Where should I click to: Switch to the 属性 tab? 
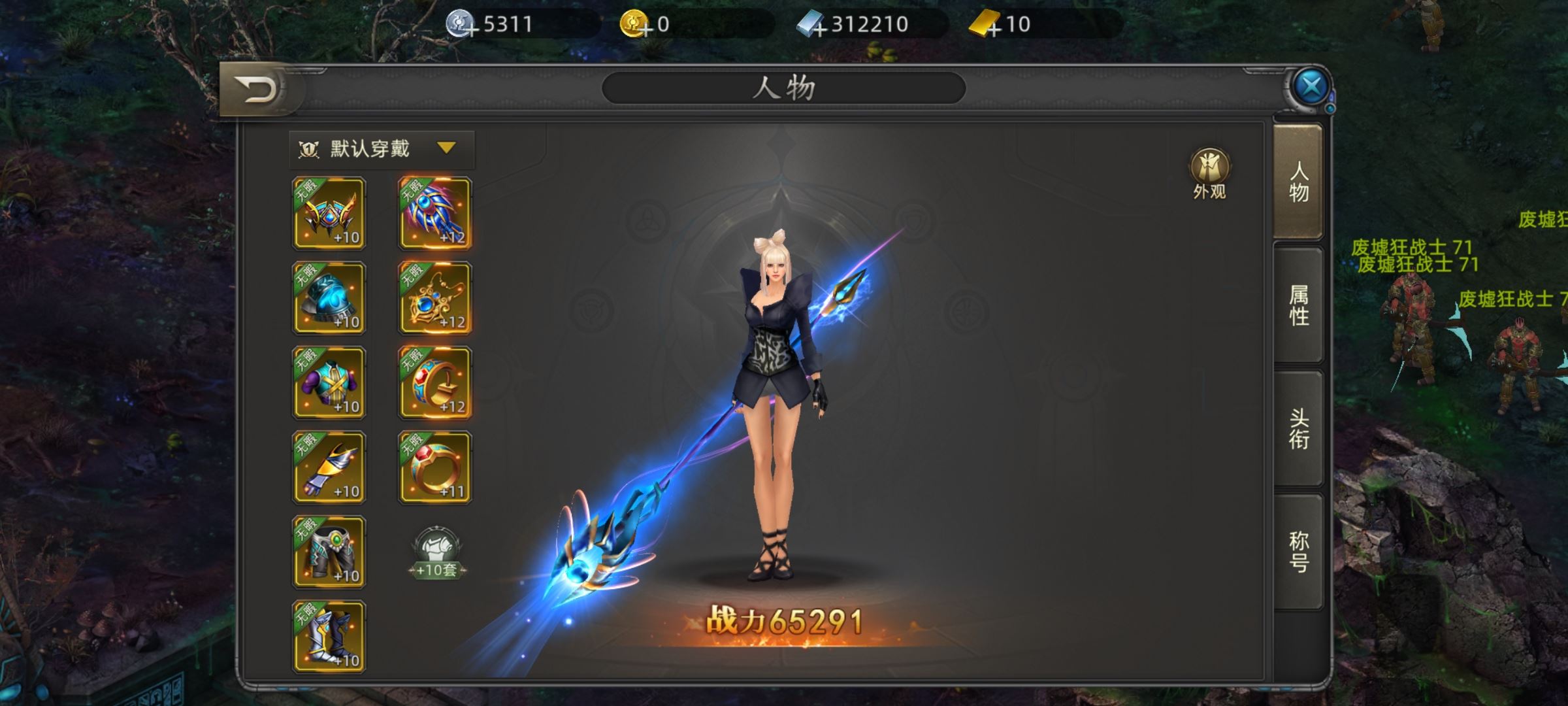point(1298,305)
